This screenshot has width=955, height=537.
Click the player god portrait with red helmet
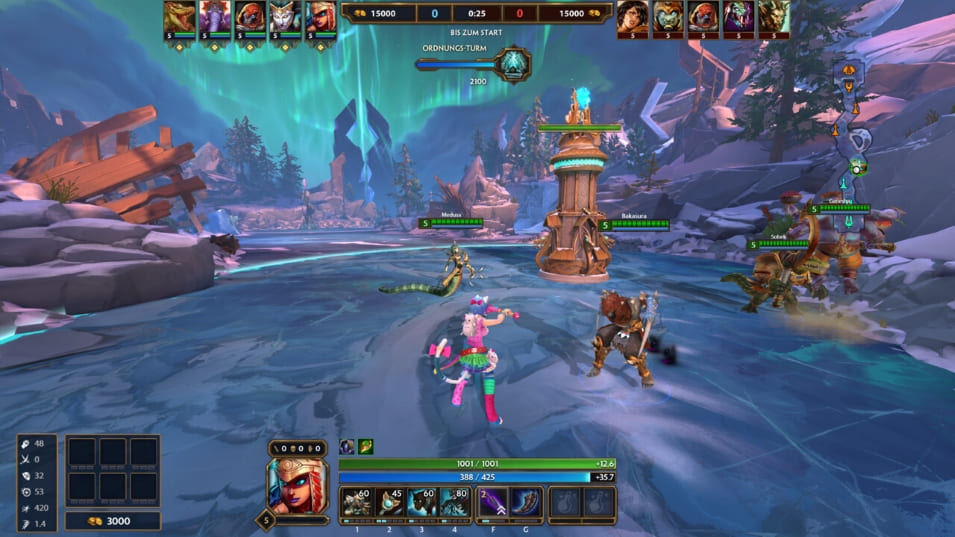click(296, 484)
